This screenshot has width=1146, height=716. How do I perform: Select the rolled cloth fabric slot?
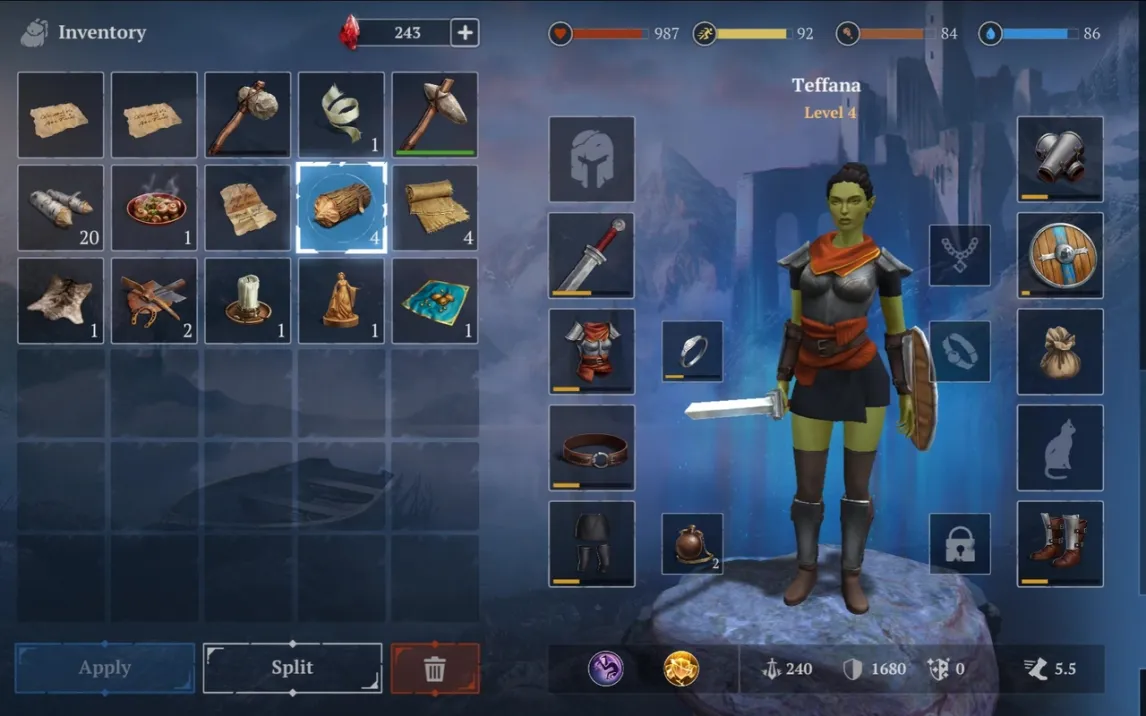click(435, 208)
